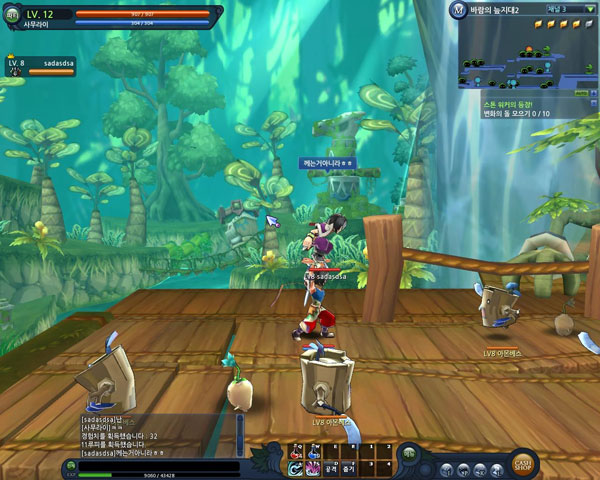
Task: Open the stone-collecting quest tracker entry
Action: 520,109
